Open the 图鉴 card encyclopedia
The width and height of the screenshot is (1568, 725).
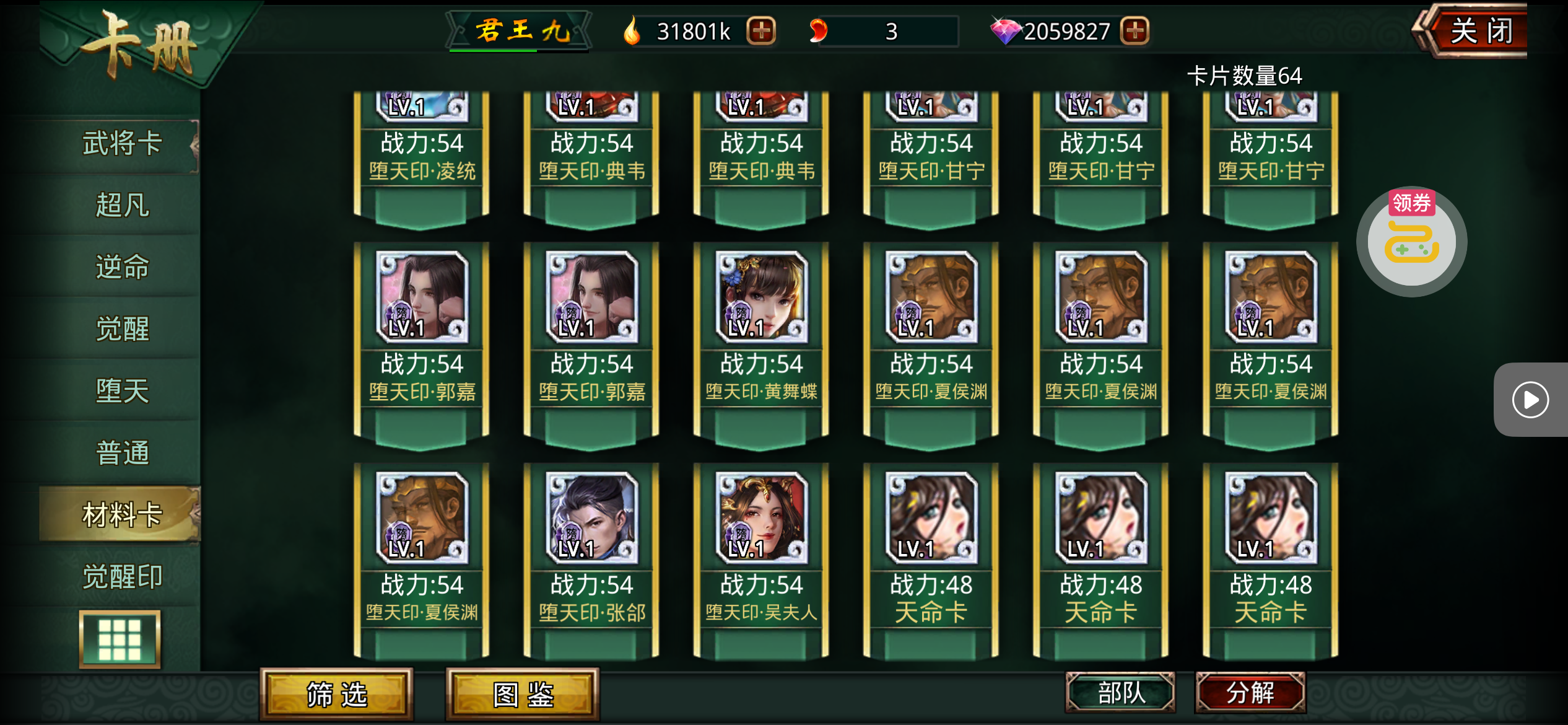click(x=523, y=694)
